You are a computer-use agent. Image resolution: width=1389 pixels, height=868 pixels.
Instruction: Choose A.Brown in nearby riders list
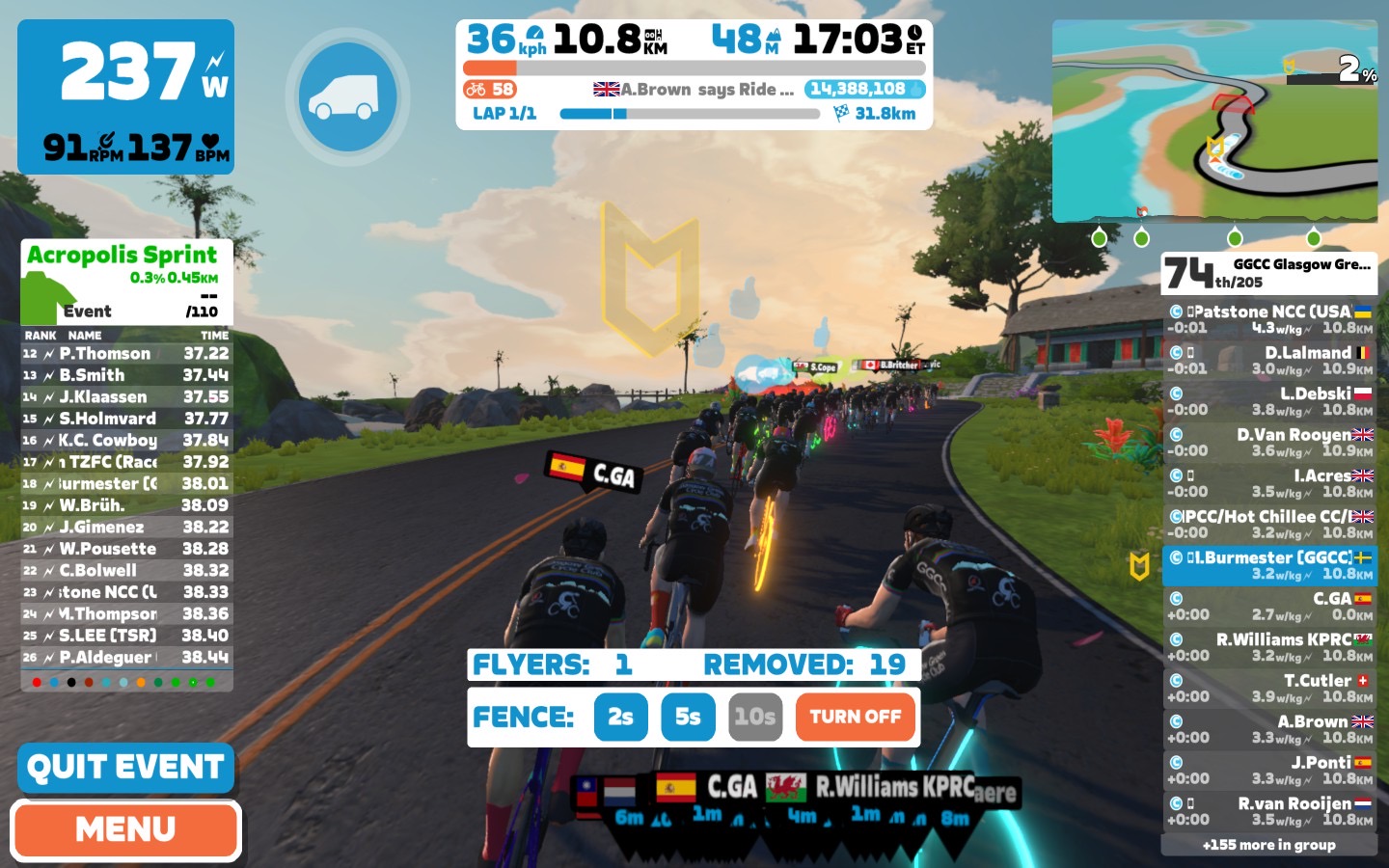pos(1268,729)
